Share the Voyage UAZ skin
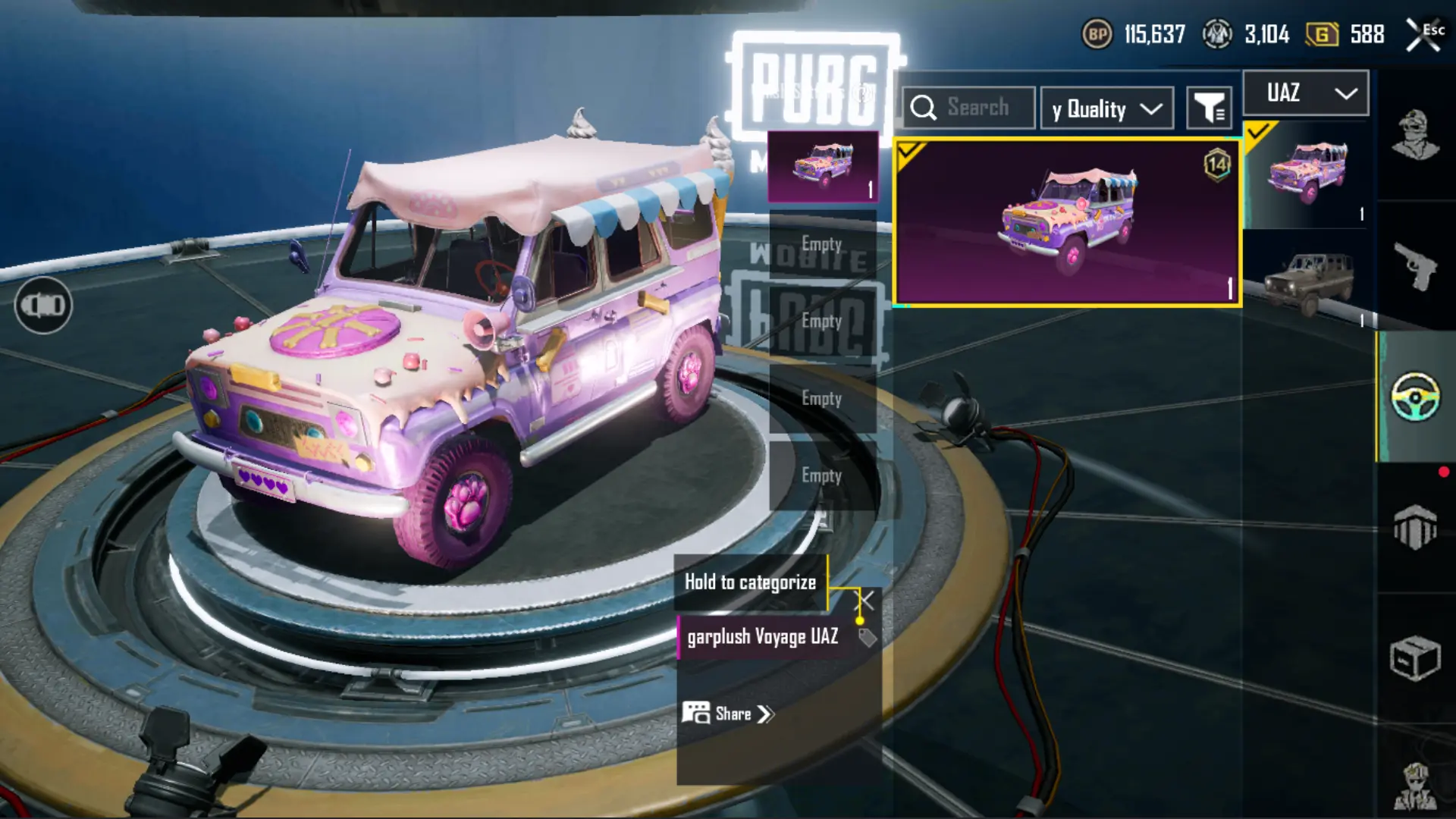The height and width of the screenshot is (819, 1456). (728, 714)
